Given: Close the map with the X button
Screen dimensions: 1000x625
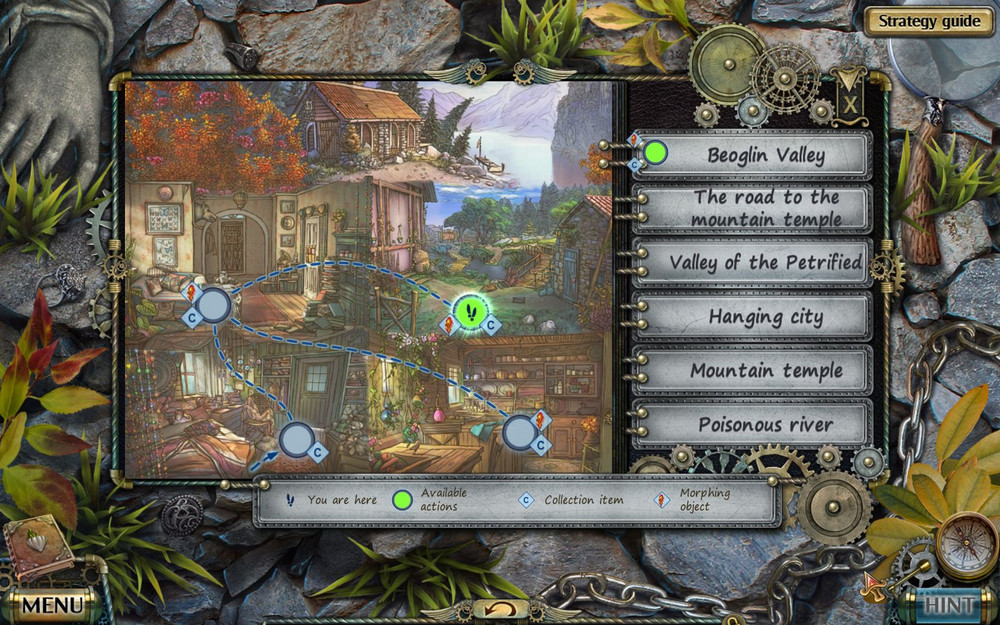Looking at the screenshot, I should pos(849,105).
